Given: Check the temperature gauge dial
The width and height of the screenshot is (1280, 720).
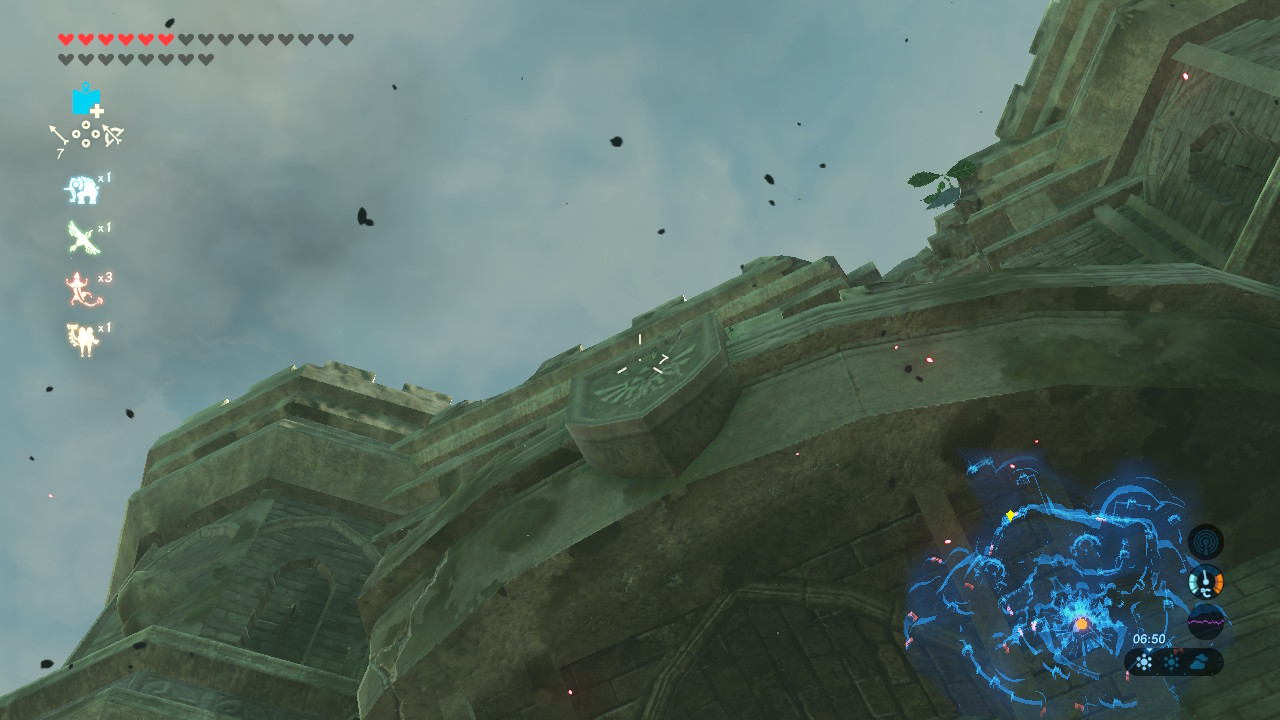Looking at the screenshot, I should (1206, 582).
